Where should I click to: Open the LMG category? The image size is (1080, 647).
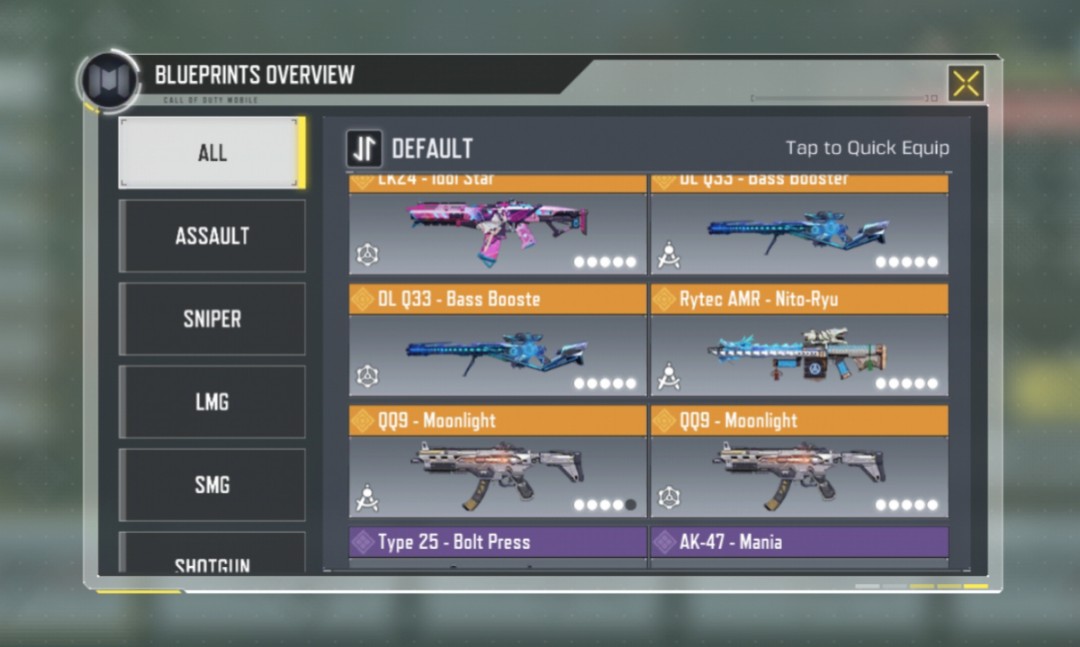coord(211,402)
